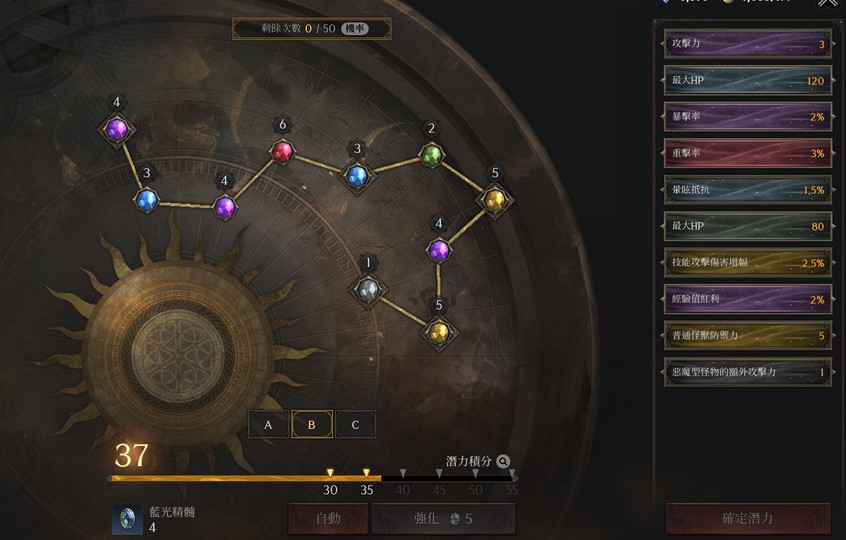Viewport: 846px width, 540px height.
Task: Select the 攻擊力 stat row
Action: (747, 44)
